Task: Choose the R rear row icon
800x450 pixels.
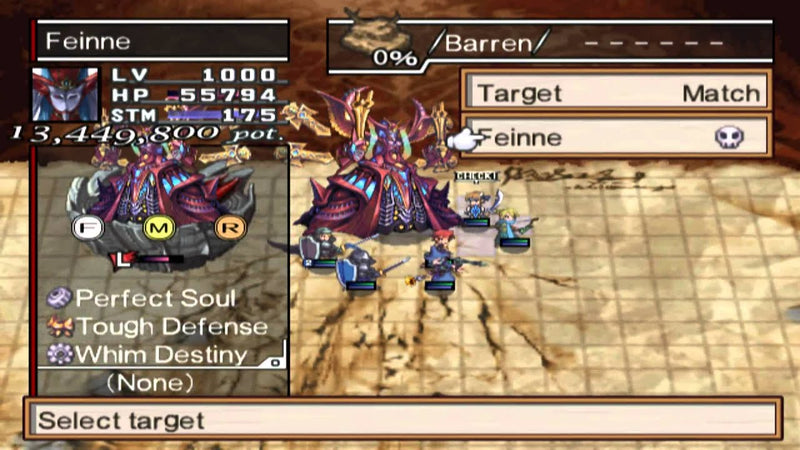Action: coord(227,228)
